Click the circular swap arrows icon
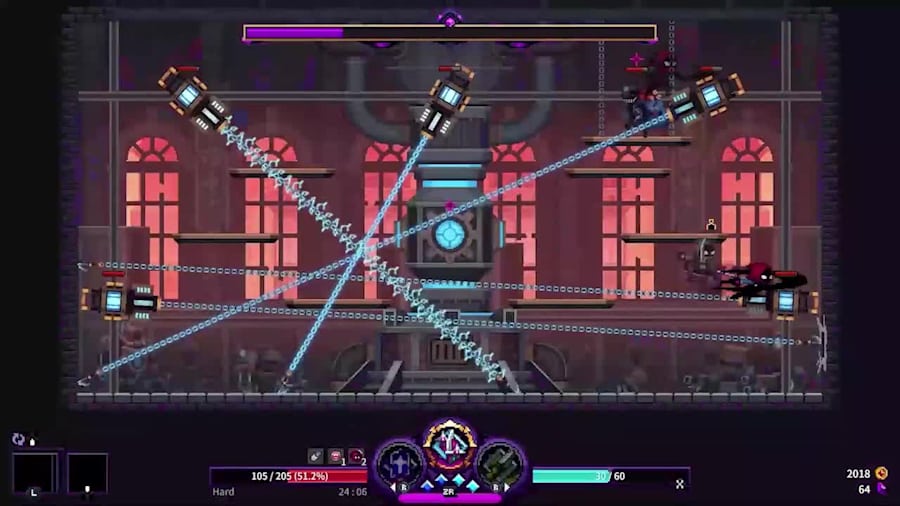900x506 pixels. point(18,439)
